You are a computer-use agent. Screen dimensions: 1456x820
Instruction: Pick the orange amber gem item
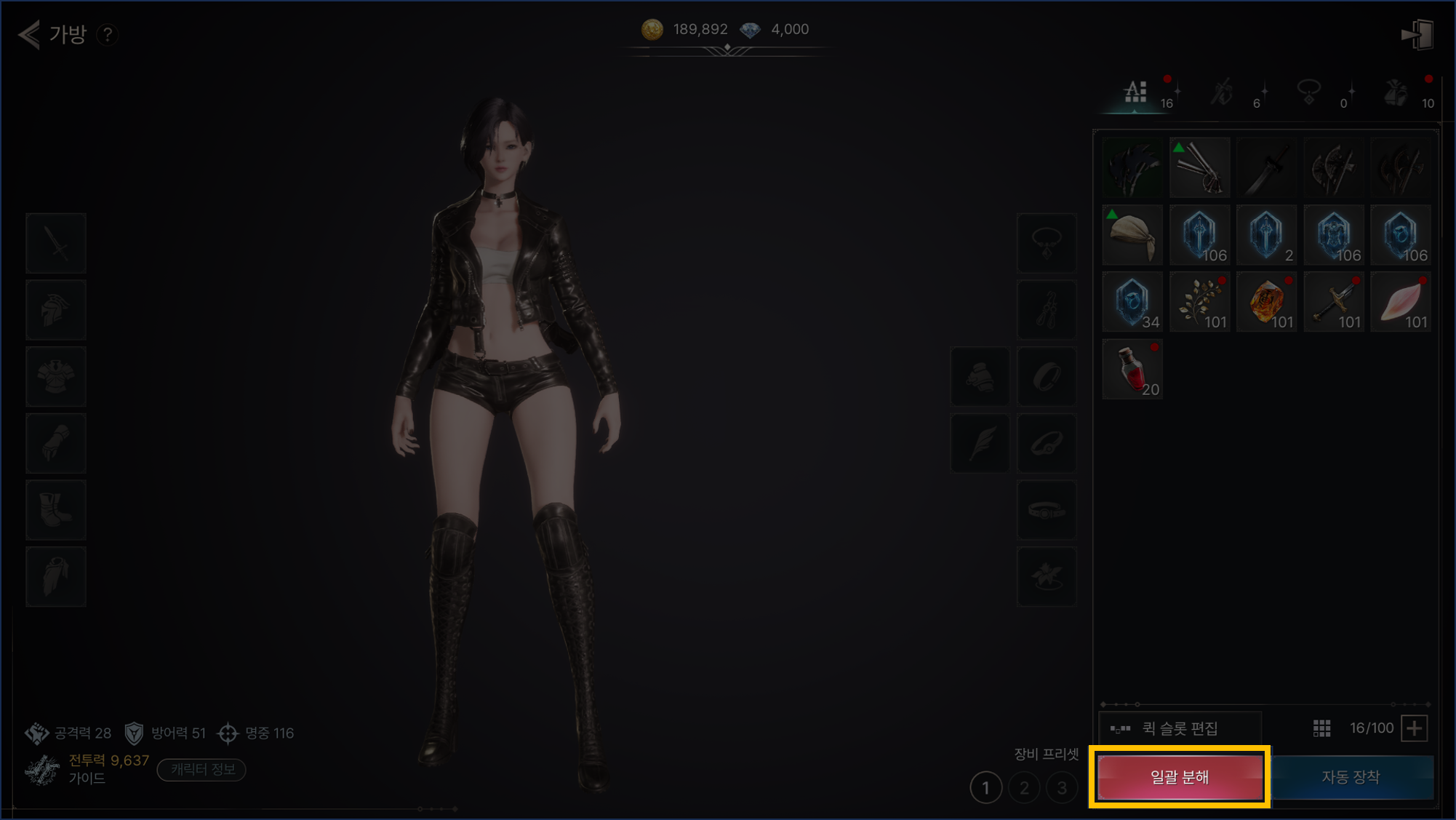click(x=1266, y=302)
